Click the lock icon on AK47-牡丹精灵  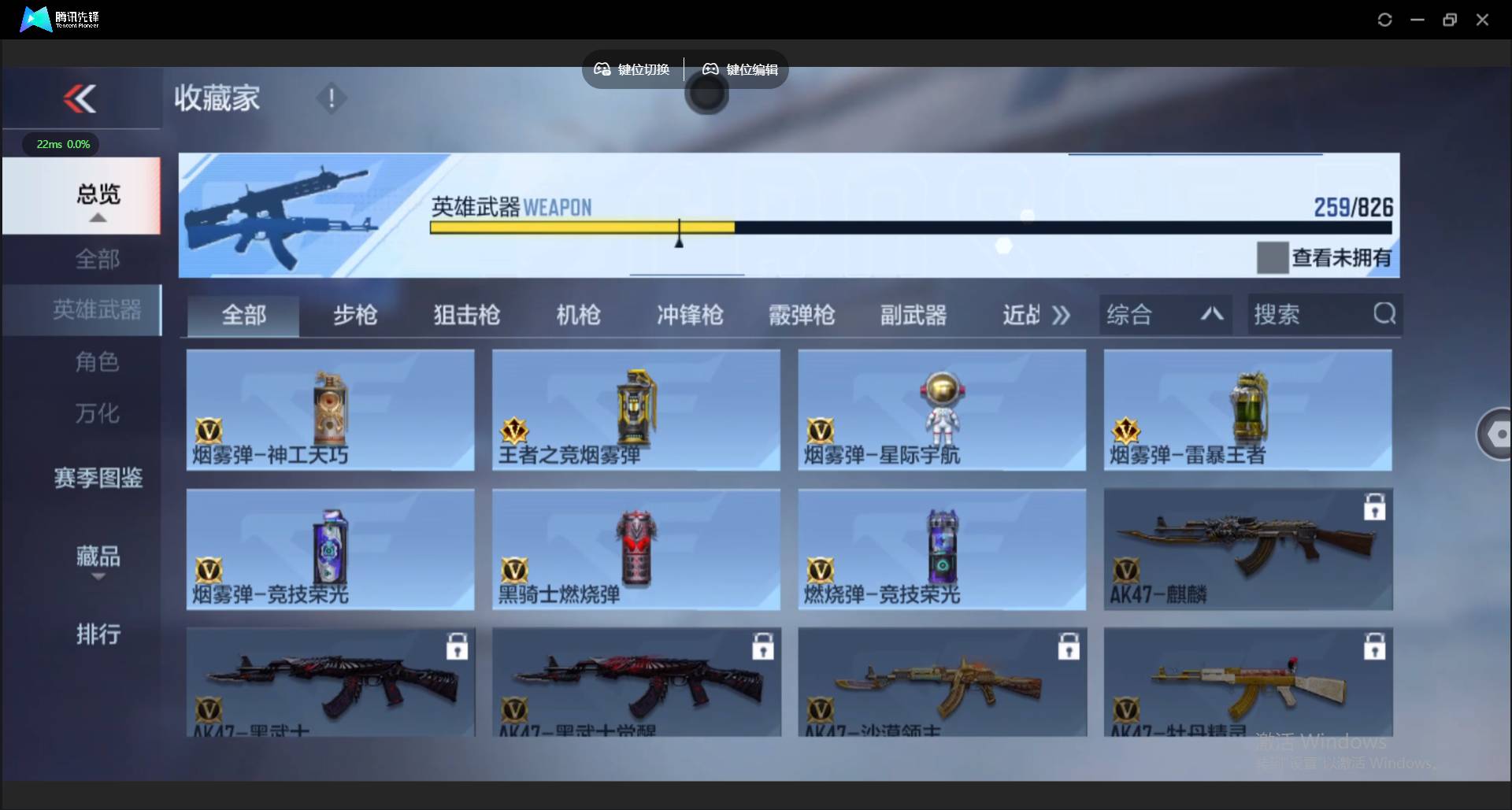coord(1373,645)
